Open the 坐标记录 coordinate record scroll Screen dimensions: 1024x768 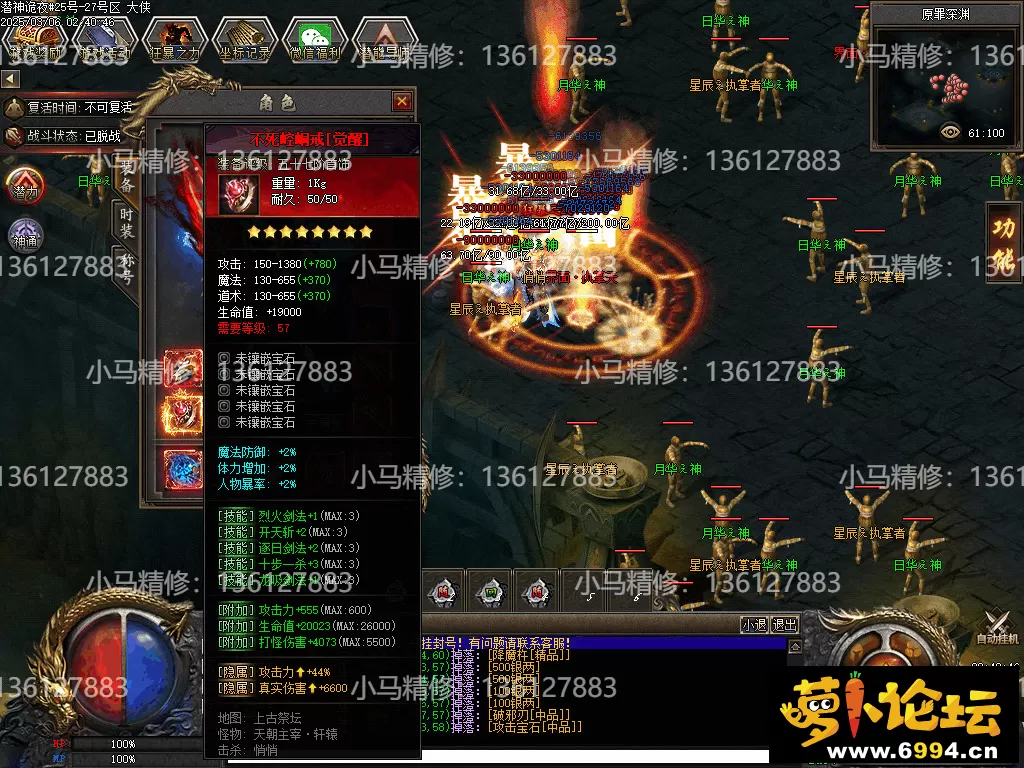[x=243, y=41]
